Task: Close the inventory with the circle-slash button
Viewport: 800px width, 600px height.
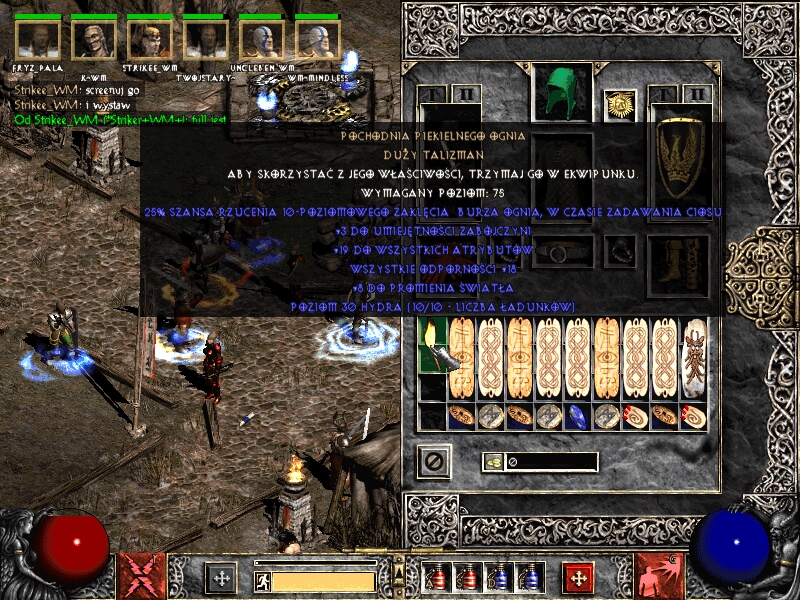Action: 434,462
